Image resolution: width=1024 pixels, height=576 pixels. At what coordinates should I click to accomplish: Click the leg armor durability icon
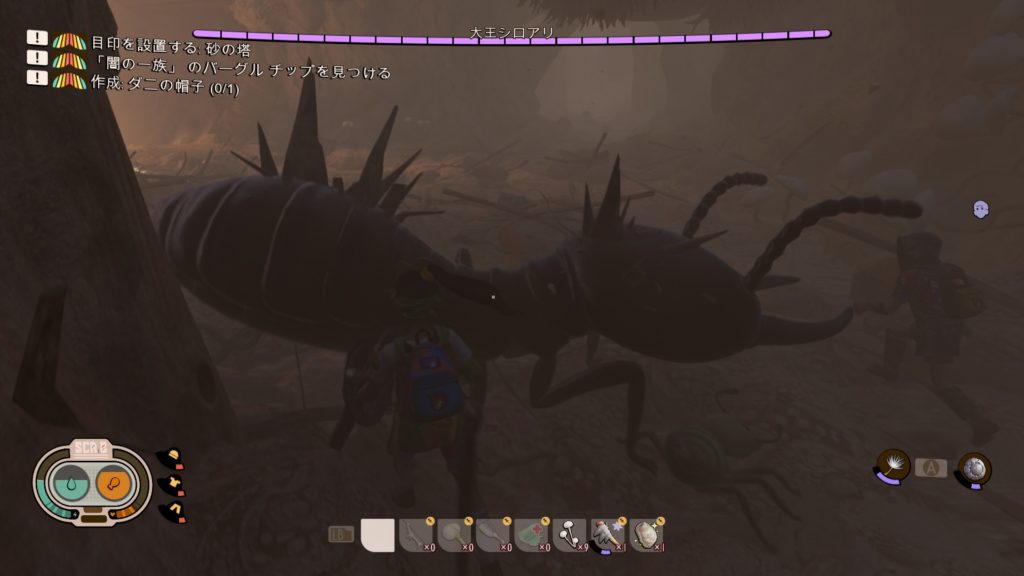171,510
